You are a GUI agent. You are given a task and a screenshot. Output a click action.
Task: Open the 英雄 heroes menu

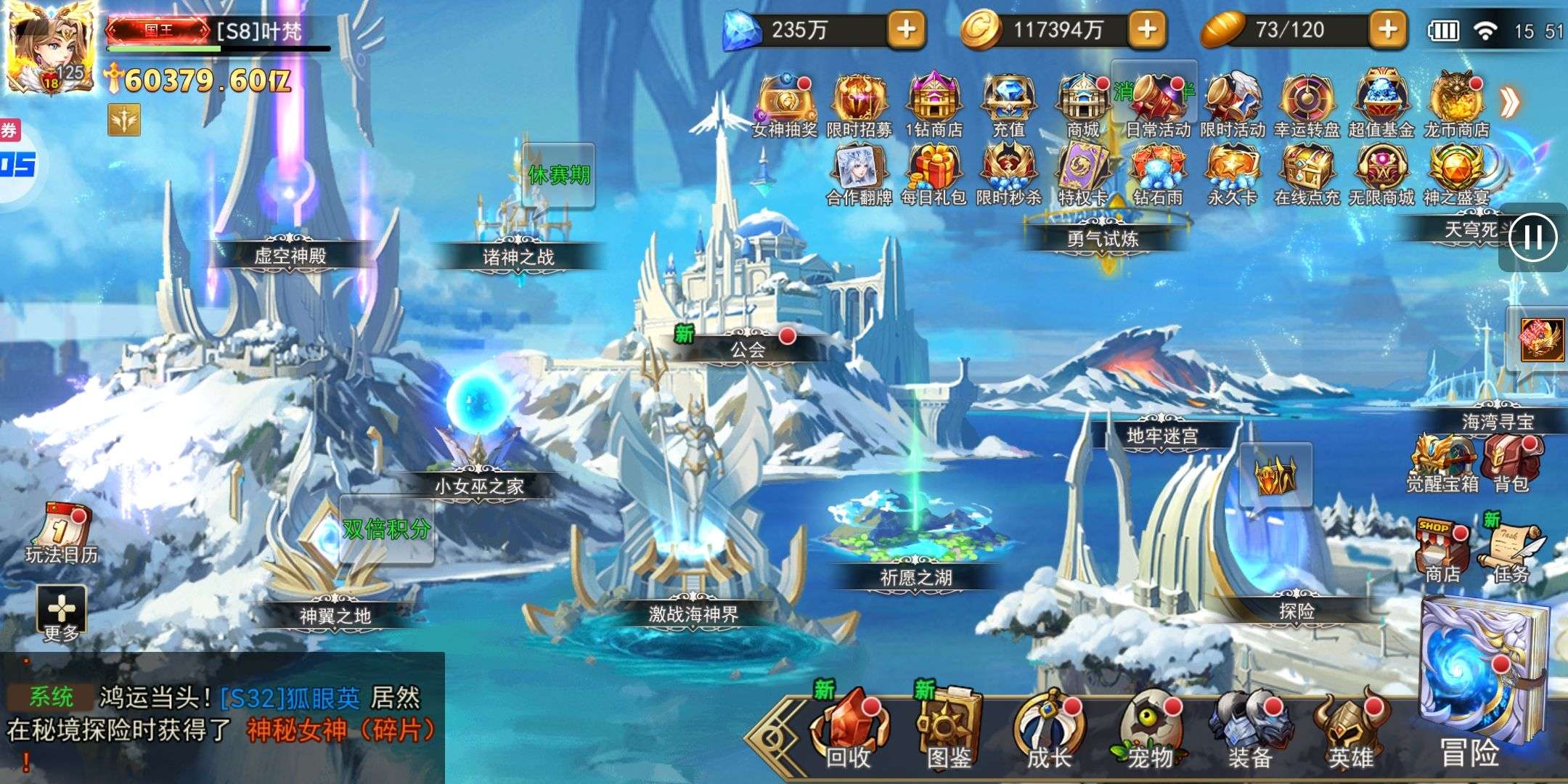[x=1350, y=730]
